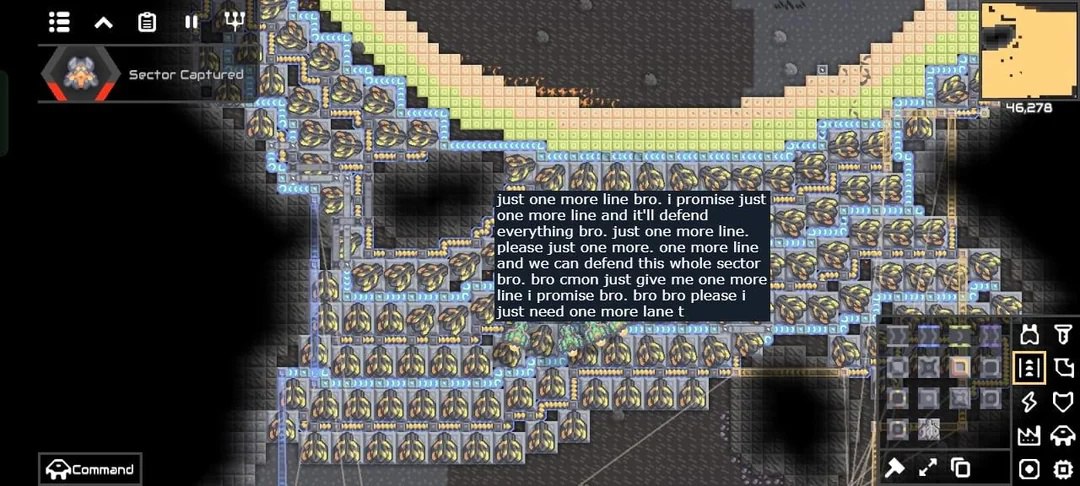Toggle the Command mode button
This screenshot has height=486, width=1080.
point(89,469)
